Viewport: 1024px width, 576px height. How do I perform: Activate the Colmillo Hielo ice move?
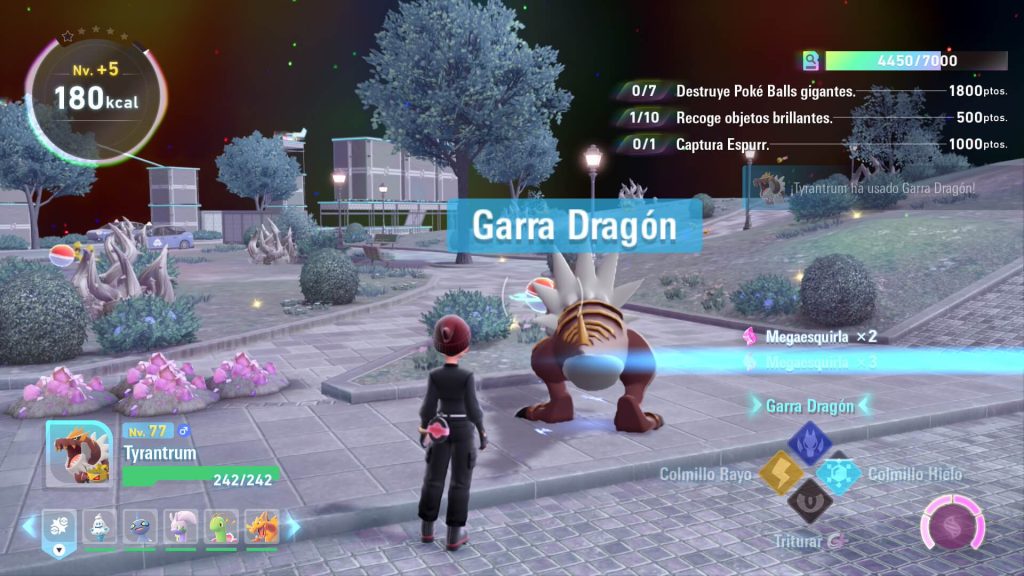pos(838,475)
